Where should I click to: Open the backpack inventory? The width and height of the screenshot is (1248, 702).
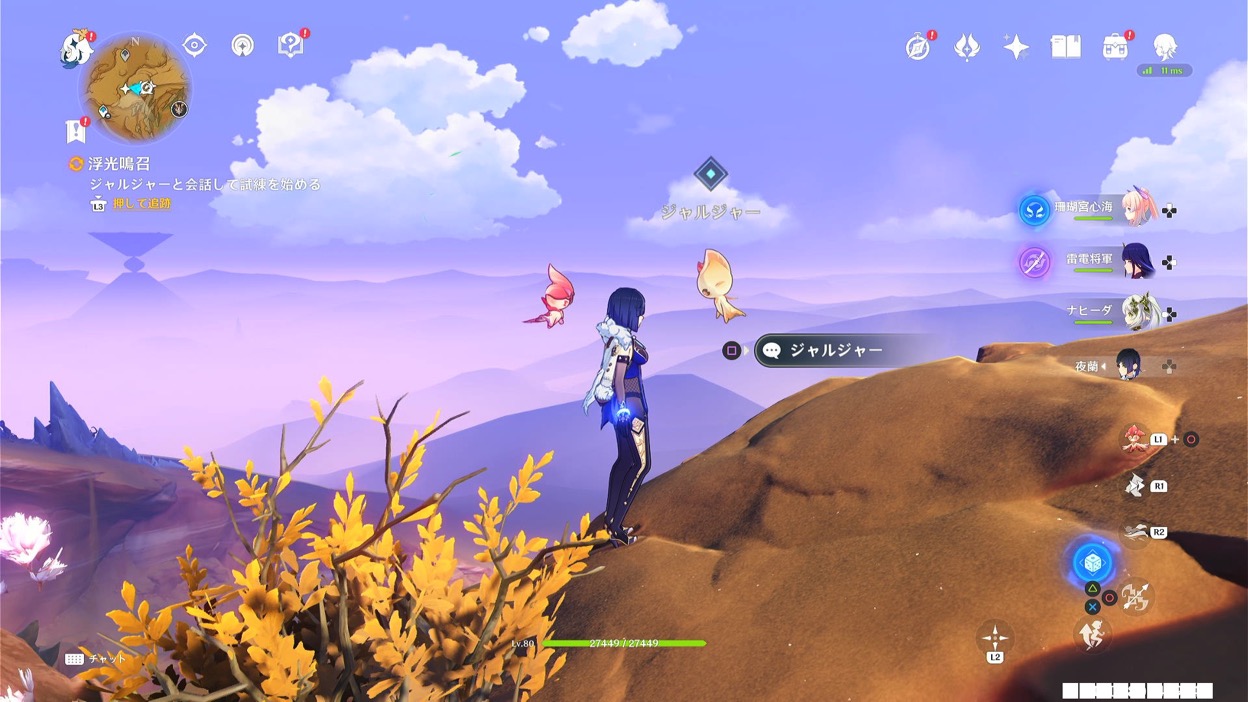1114,47
